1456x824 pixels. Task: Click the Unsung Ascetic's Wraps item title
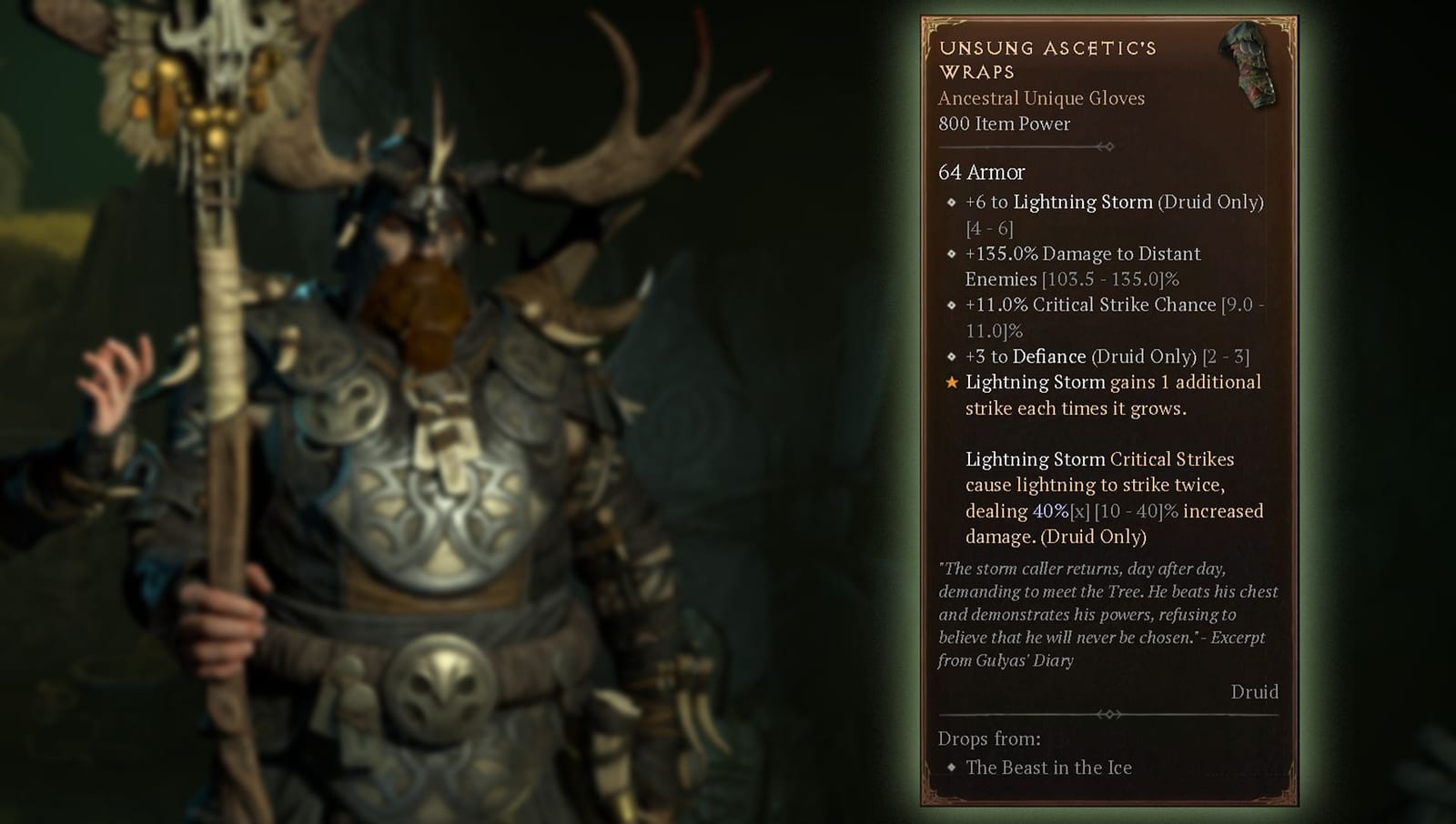(1046, 59)
